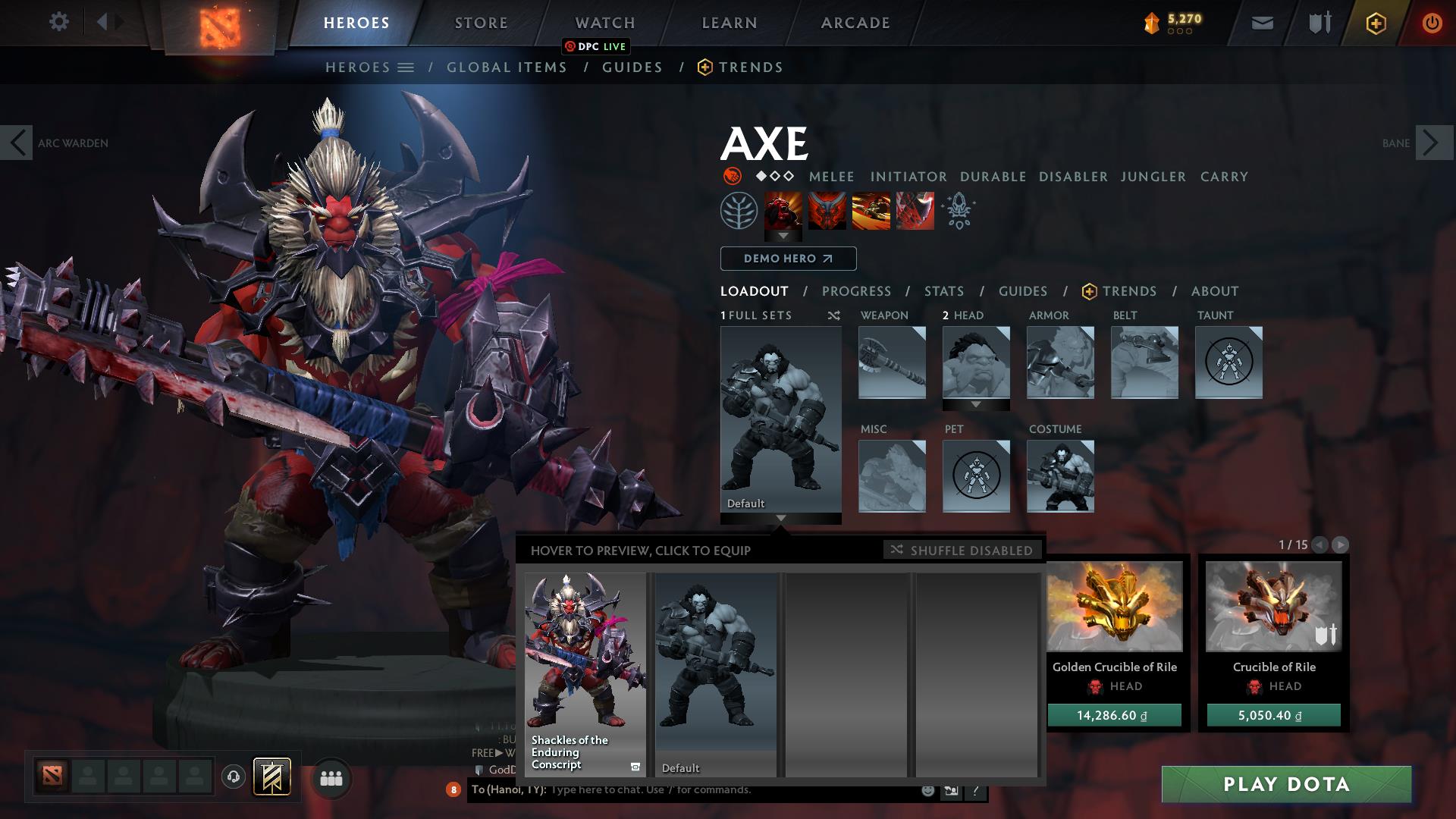
Task: Toggle the Culling Blade ability selection
Action: [914, 212]
